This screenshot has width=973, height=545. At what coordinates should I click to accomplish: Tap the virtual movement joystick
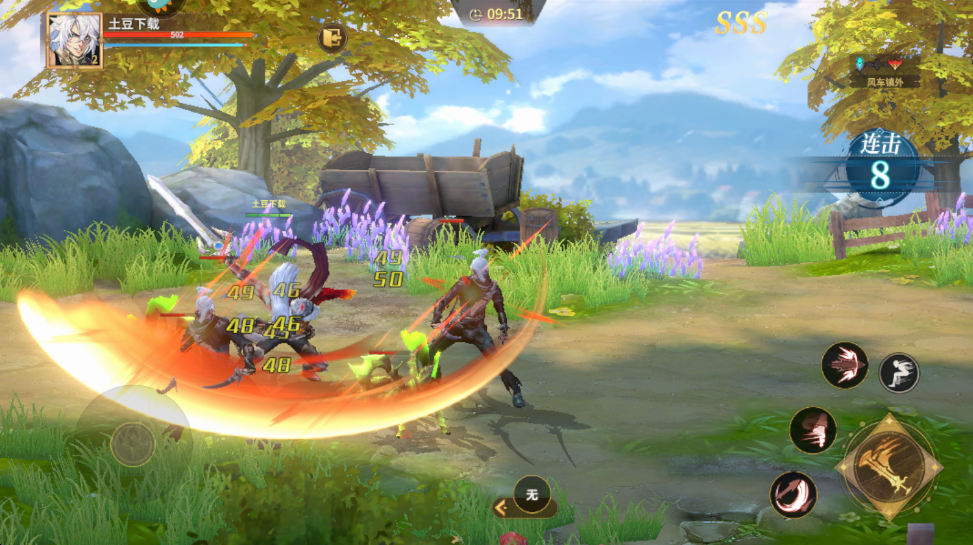[133, 442]
